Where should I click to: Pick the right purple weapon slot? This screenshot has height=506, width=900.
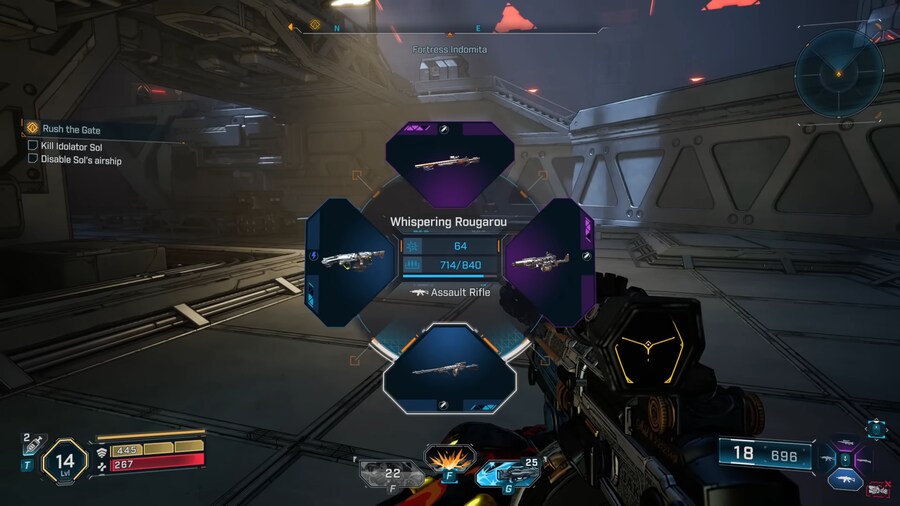click(x=549, y=262)
